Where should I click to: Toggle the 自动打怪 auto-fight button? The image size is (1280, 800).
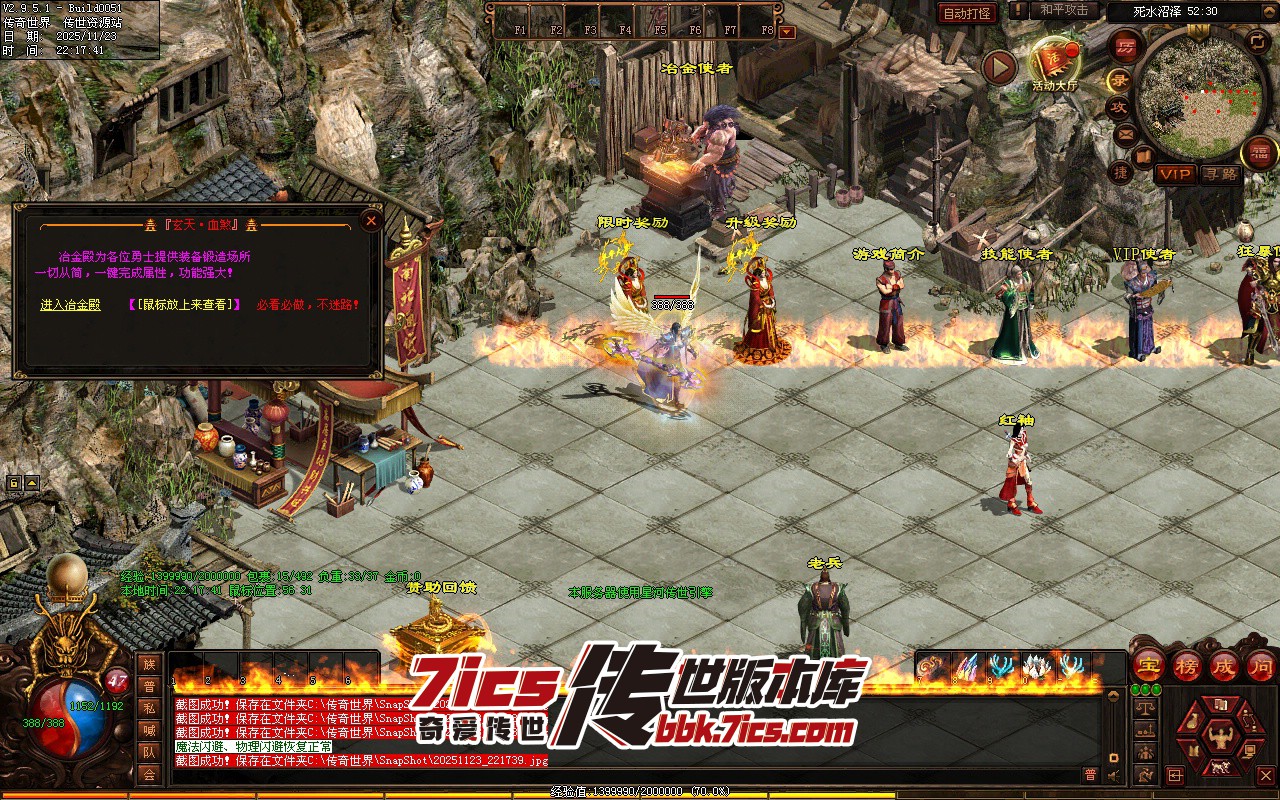coord(967,13)
